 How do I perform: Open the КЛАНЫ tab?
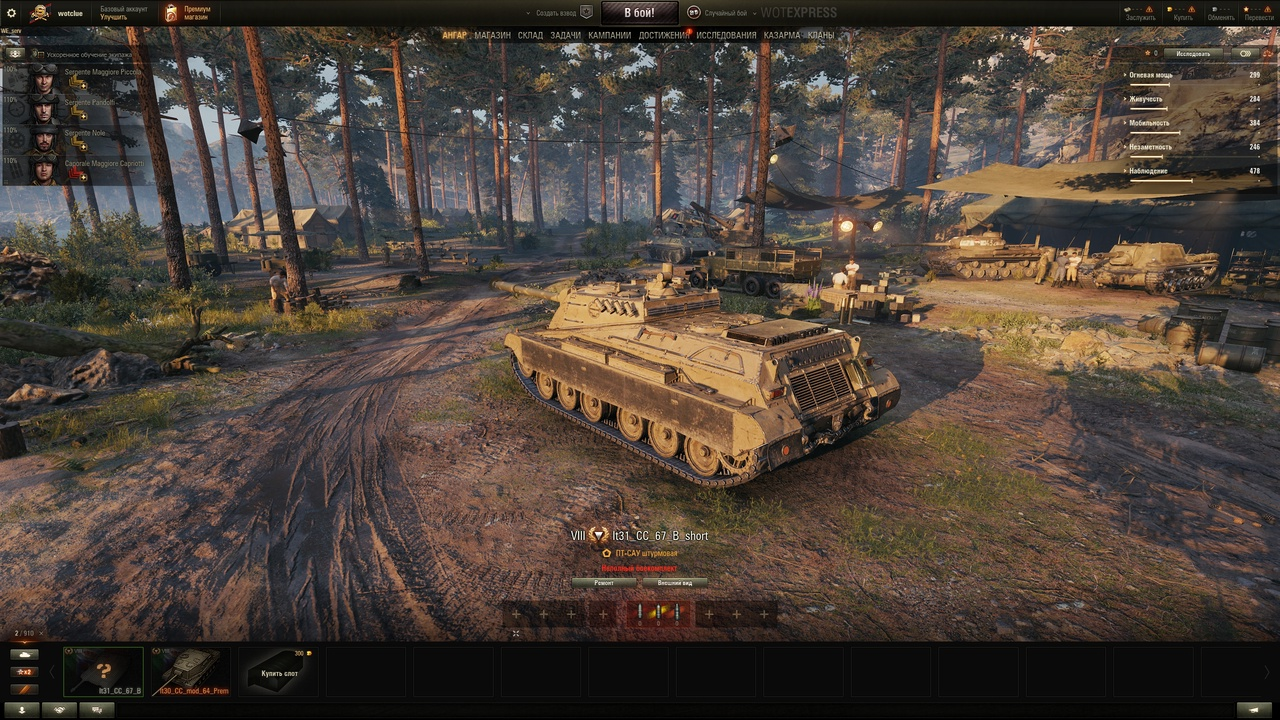[x=821, y=36]
